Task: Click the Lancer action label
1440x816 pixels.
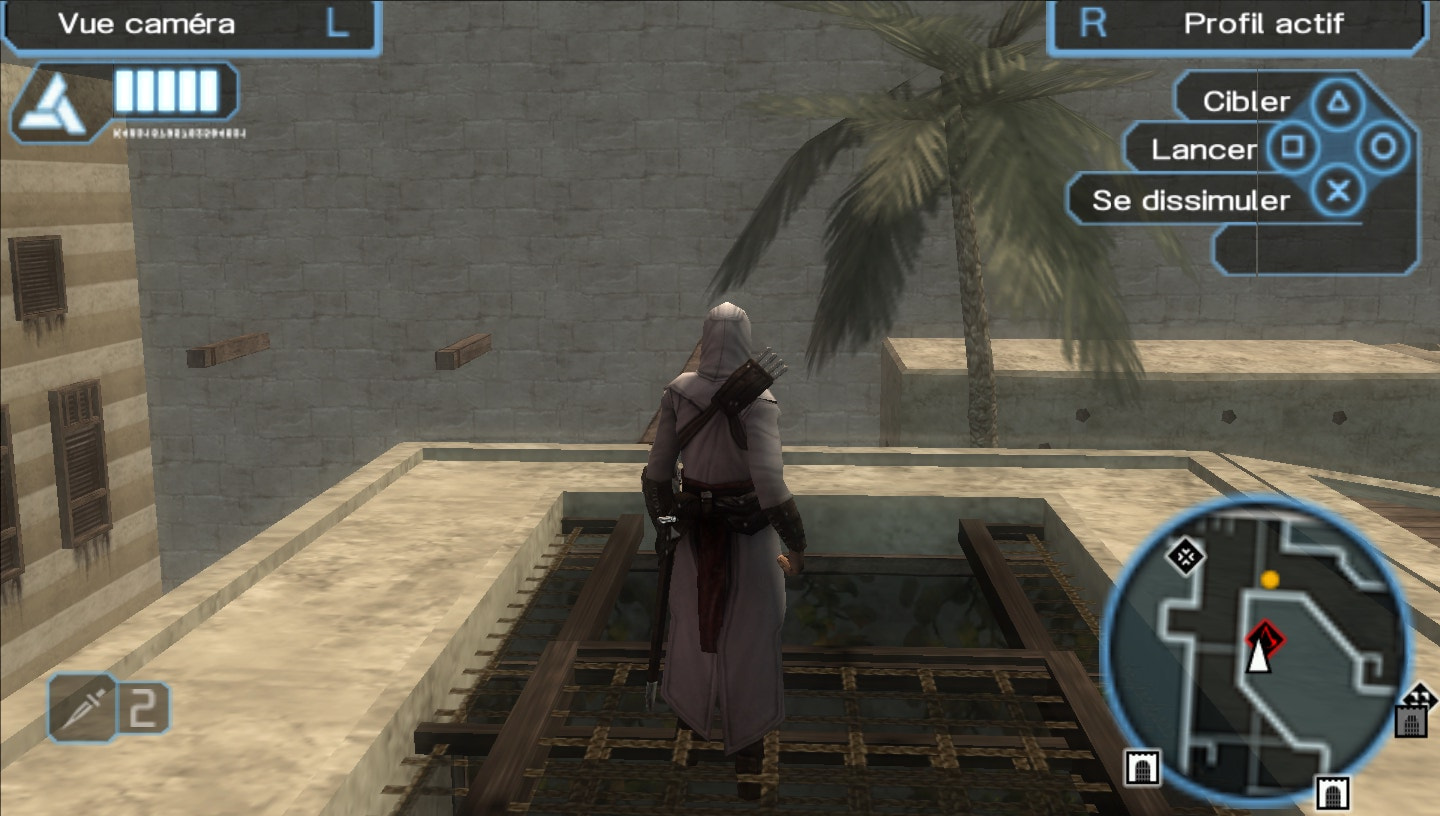Action: coord(1203,150)
